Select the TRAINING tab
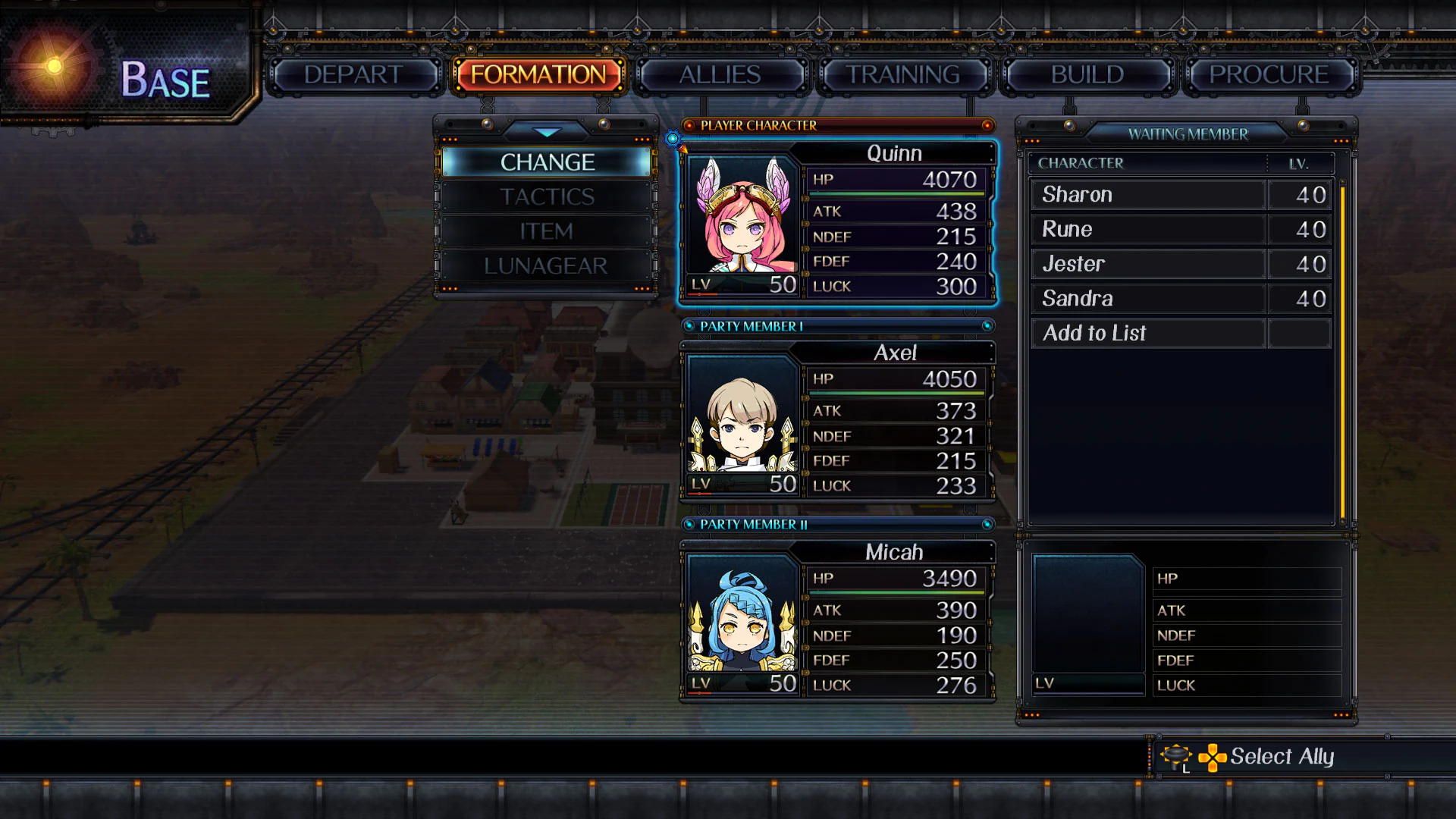Viewport: 1456px width, 819px height. pyautogui.click(x=903, y=74)
